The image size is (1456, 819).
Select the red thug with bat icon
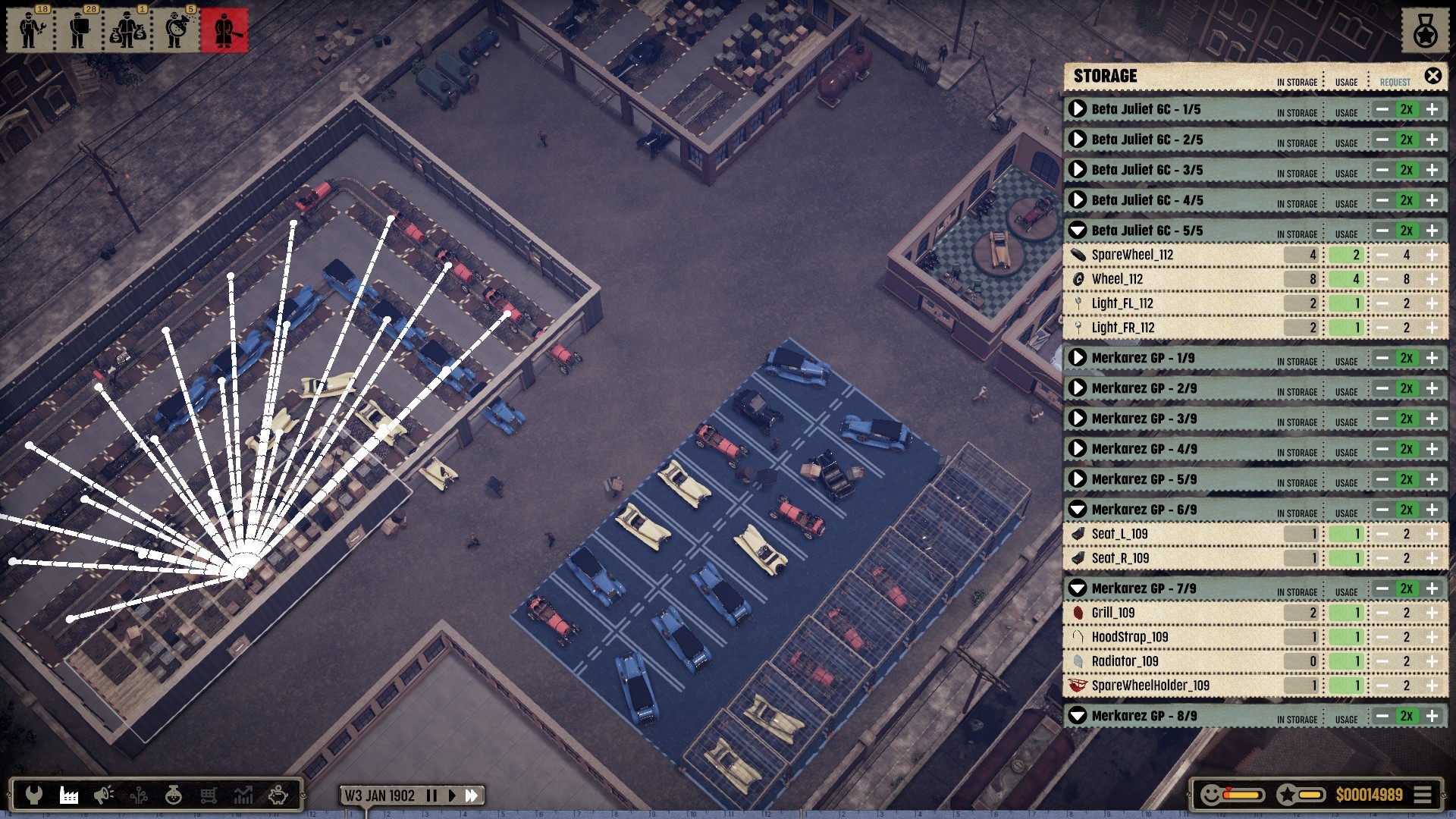click(224, 30)
